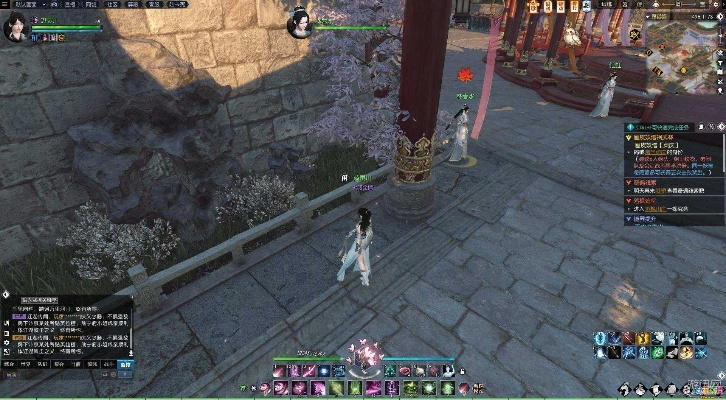Click the chat log message area
Image resolution: width=726 pixels, height=400 pixels.
pos(65,330)
